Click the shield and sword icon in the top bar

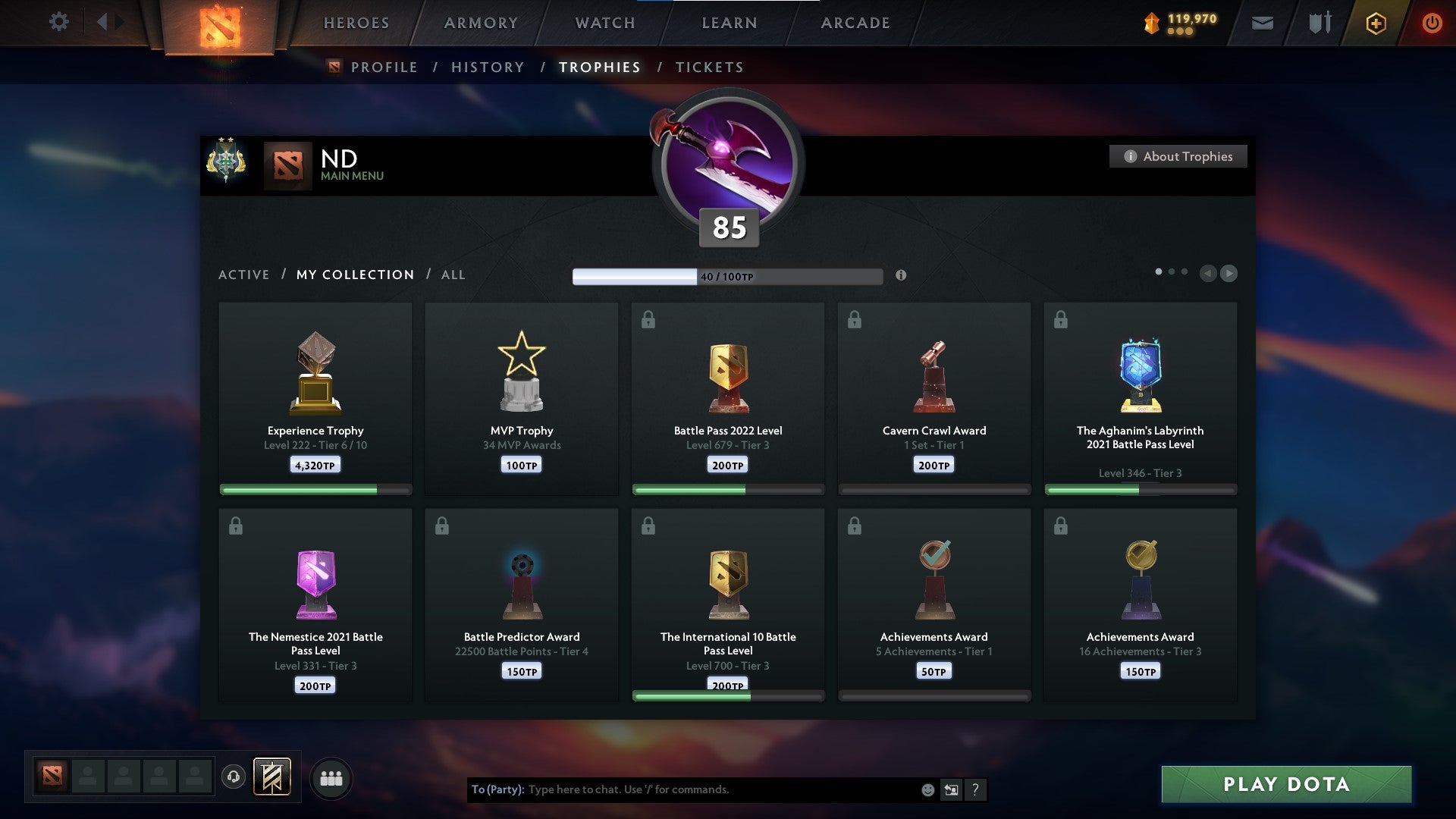1319,23
